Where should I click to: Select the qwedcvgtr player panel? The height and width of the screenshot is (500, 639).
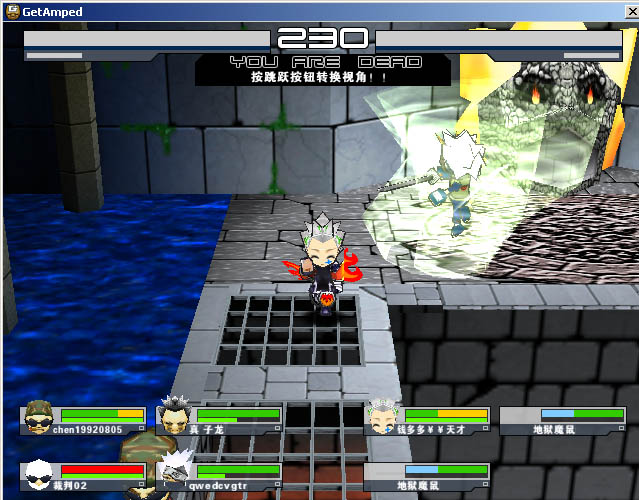(220, 476)
